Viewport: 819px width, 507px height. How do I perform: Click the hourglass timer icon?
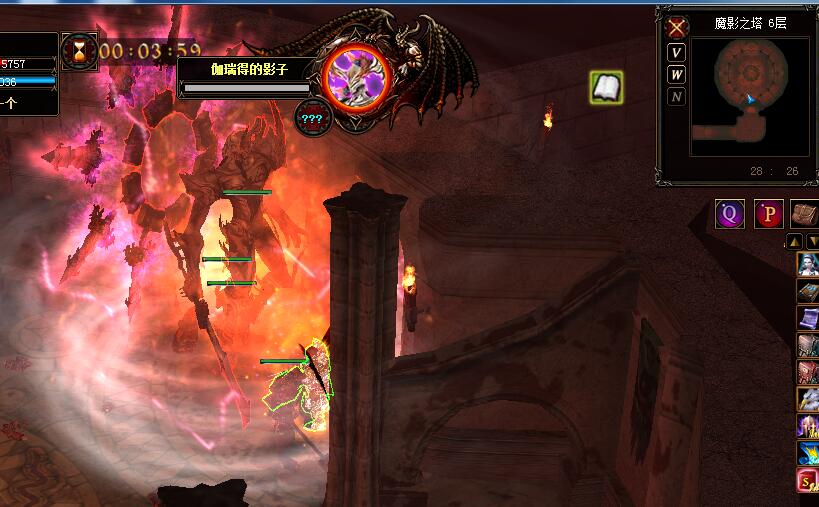[x=79, y=50]
